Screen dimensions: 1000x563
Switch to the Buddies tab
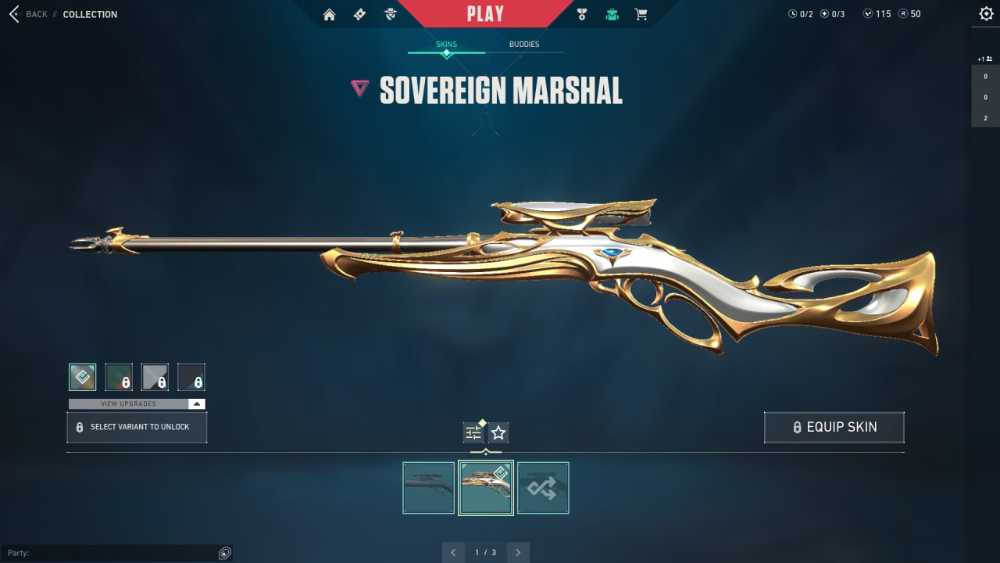click(524, 44)
